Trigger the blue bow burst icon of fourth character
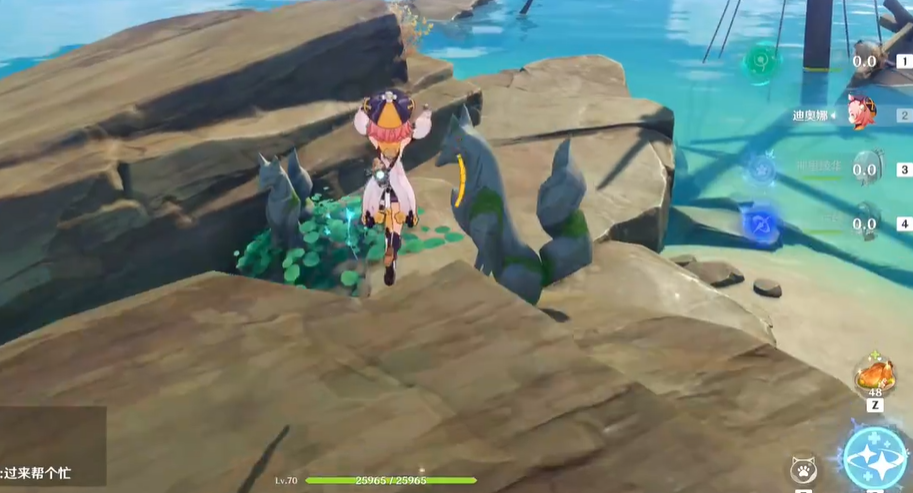Viewport: 913px width, 493px height. [762, 222]
